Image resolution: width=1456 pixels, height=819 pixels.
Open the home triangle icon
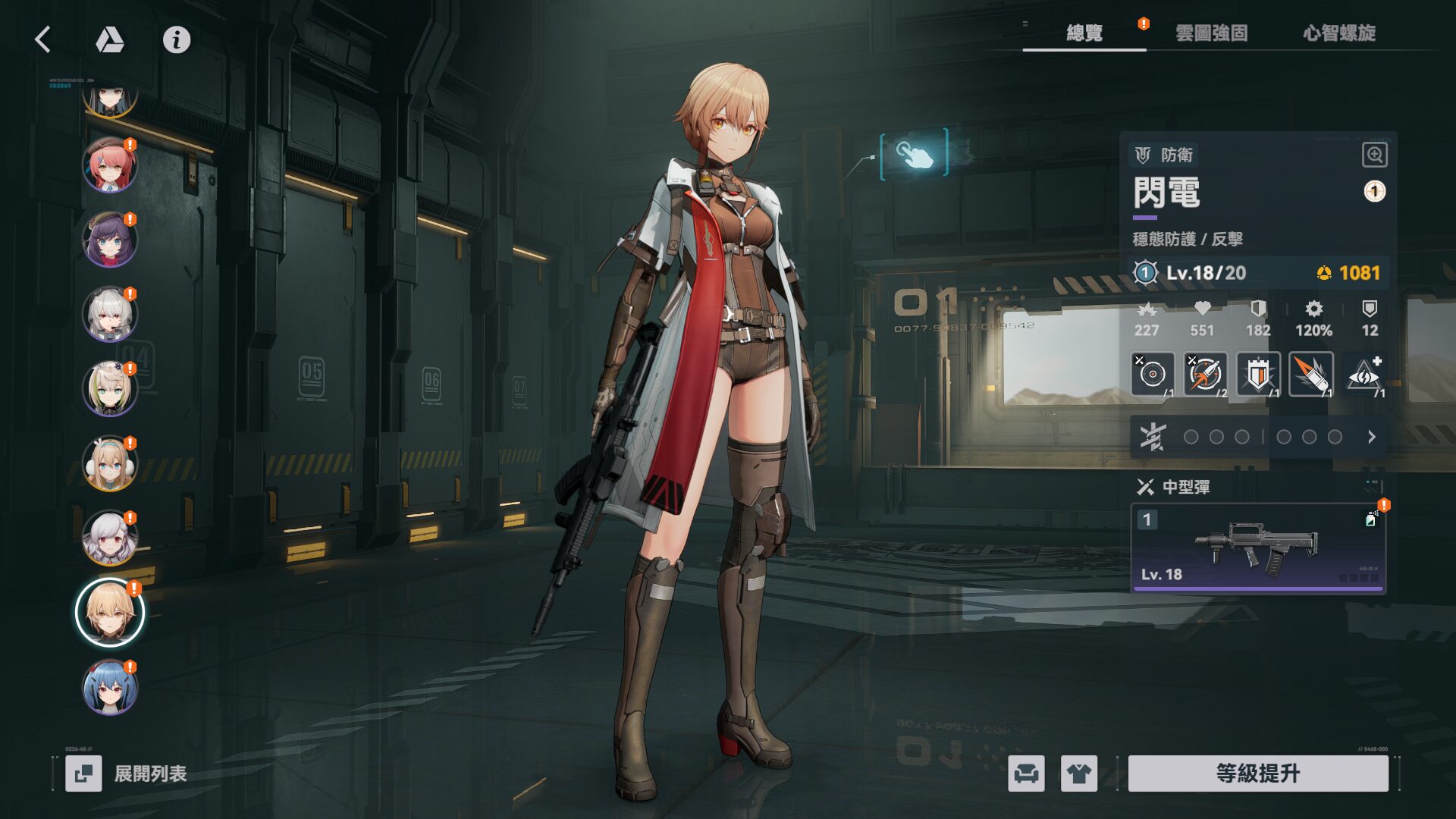point(110,39)
